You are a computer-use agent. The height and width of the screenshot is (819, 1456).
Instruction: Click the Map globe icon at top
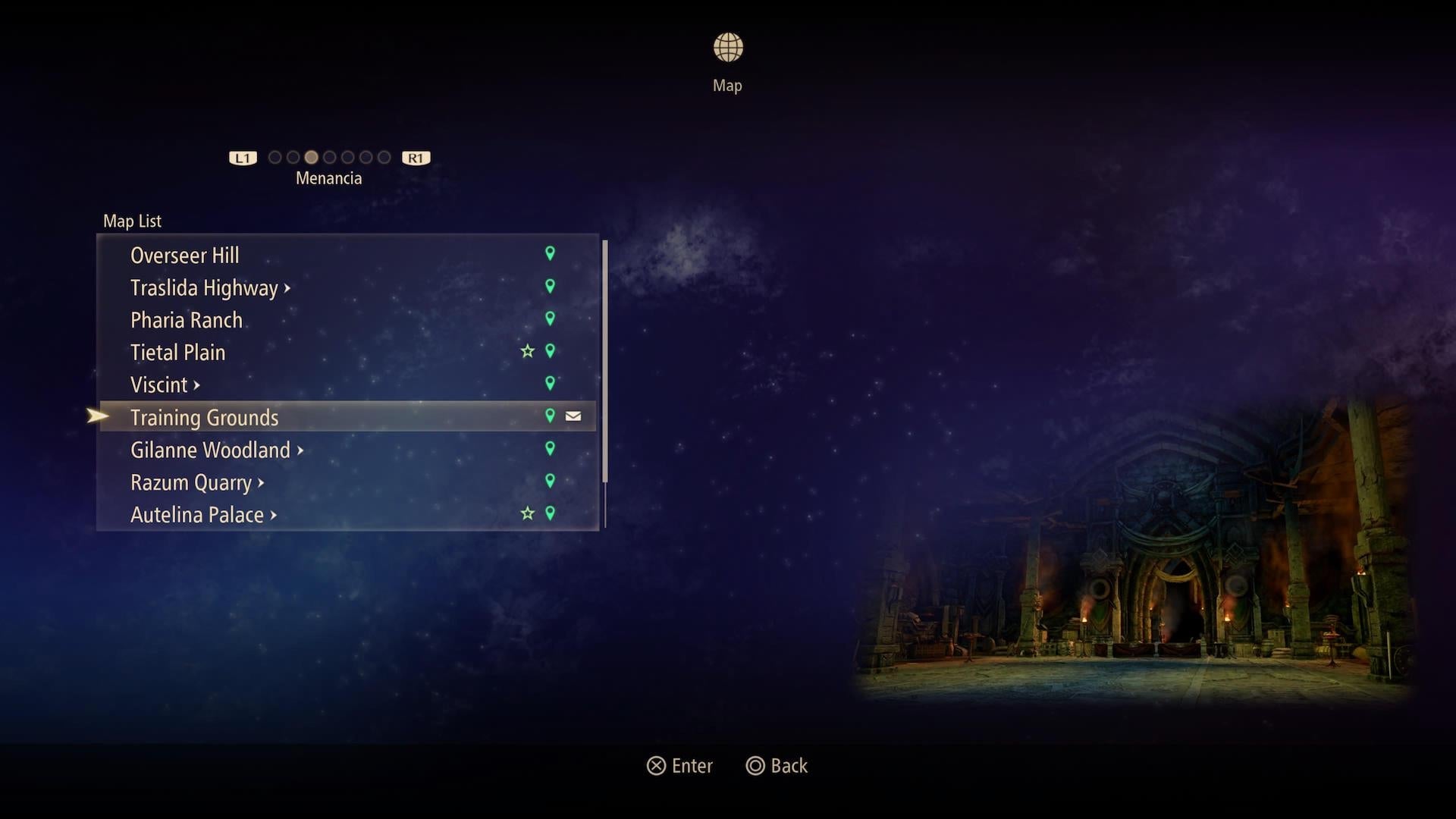[x=727, y=46]
